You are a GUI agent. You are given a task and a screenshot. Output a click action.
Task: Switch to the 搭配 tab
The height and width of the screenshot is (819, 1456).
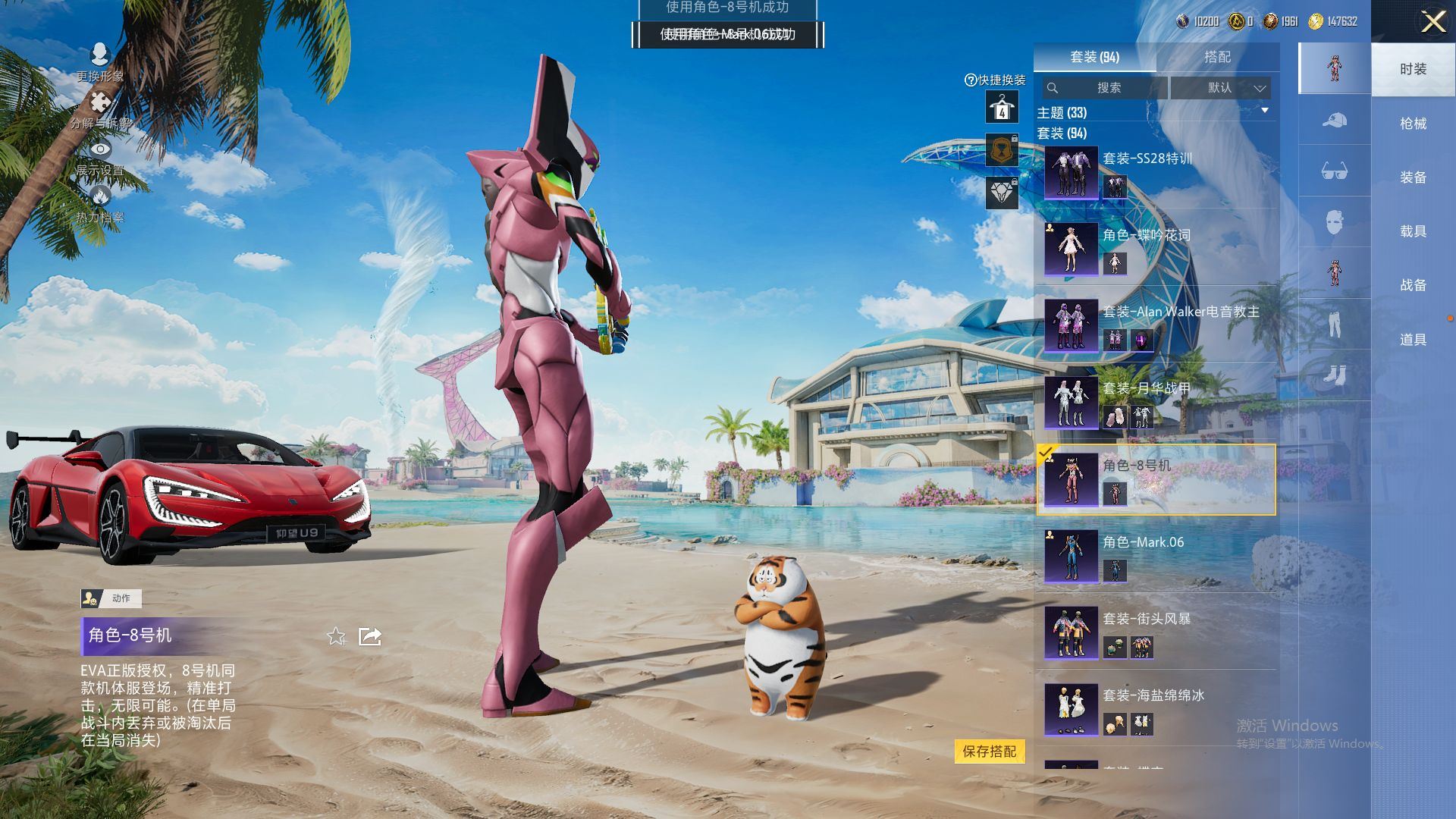pos(1216,57)
